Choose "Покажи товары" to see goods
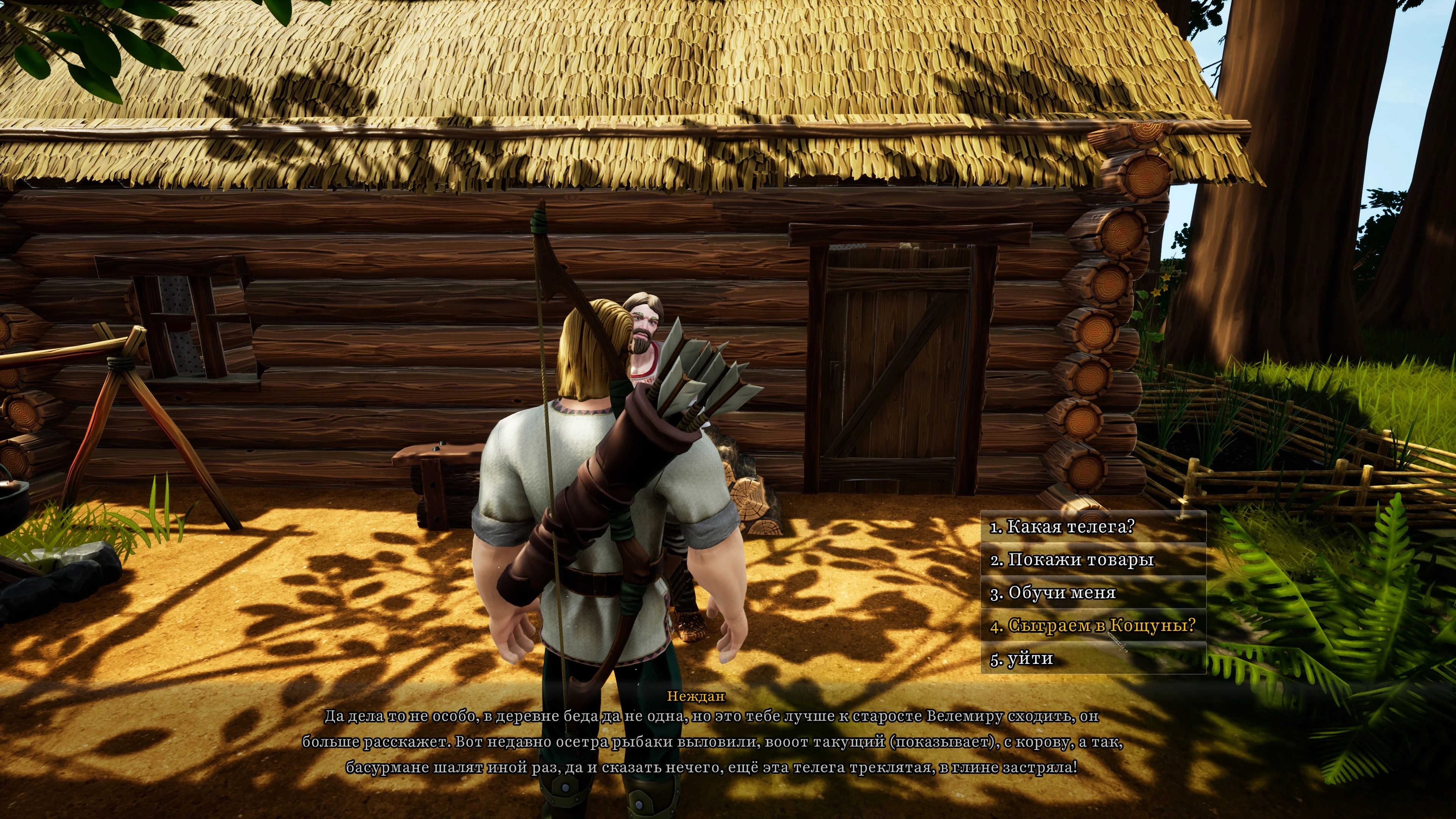This screenshot has width=1456, height=819. (x=1072, y=560)
